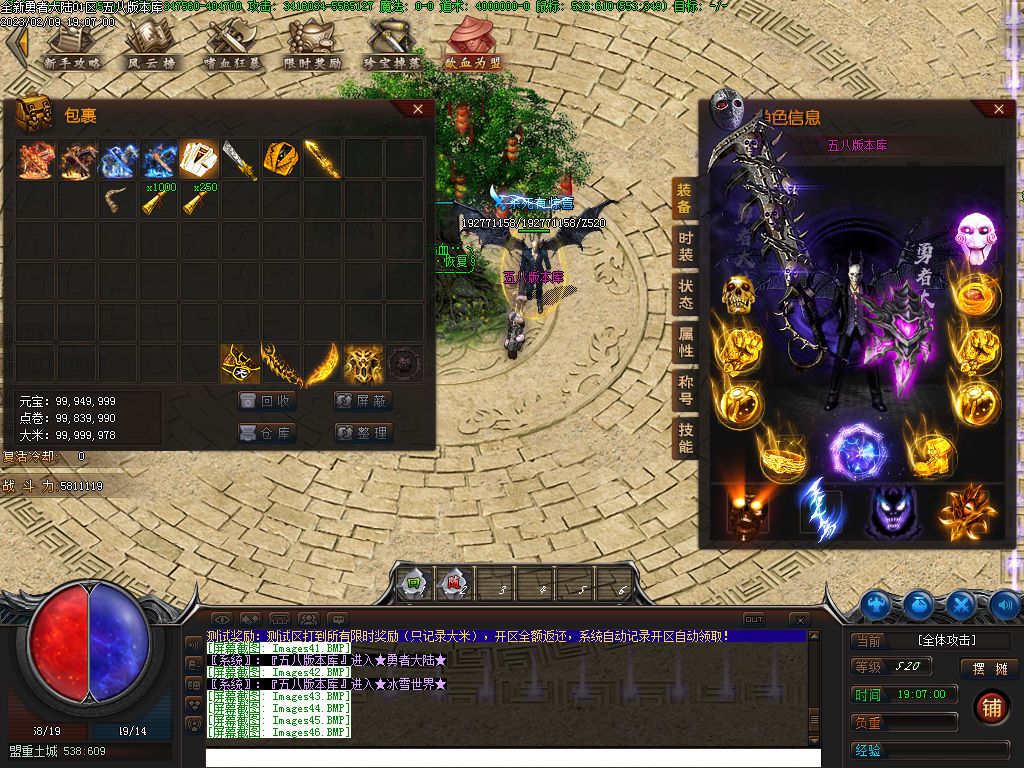Select the white playing cards inventory item
1024x768 pixels.
pos(199,158)
